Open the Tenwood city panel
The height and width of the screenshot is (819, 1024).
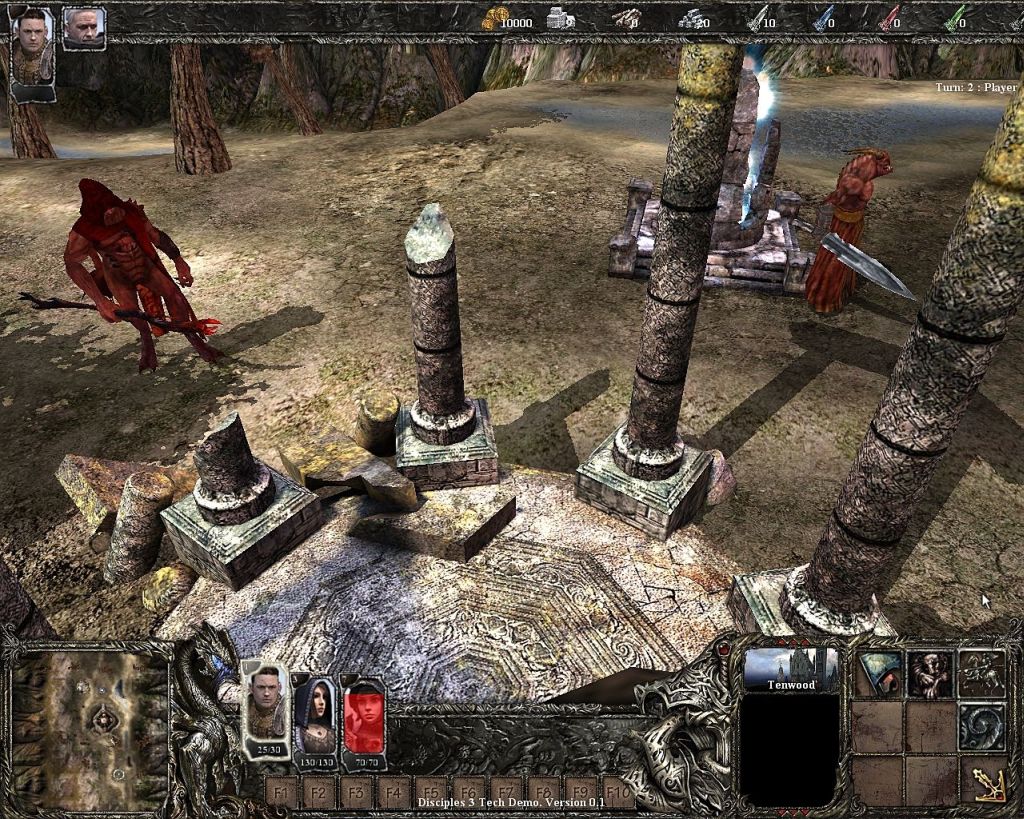790,670
